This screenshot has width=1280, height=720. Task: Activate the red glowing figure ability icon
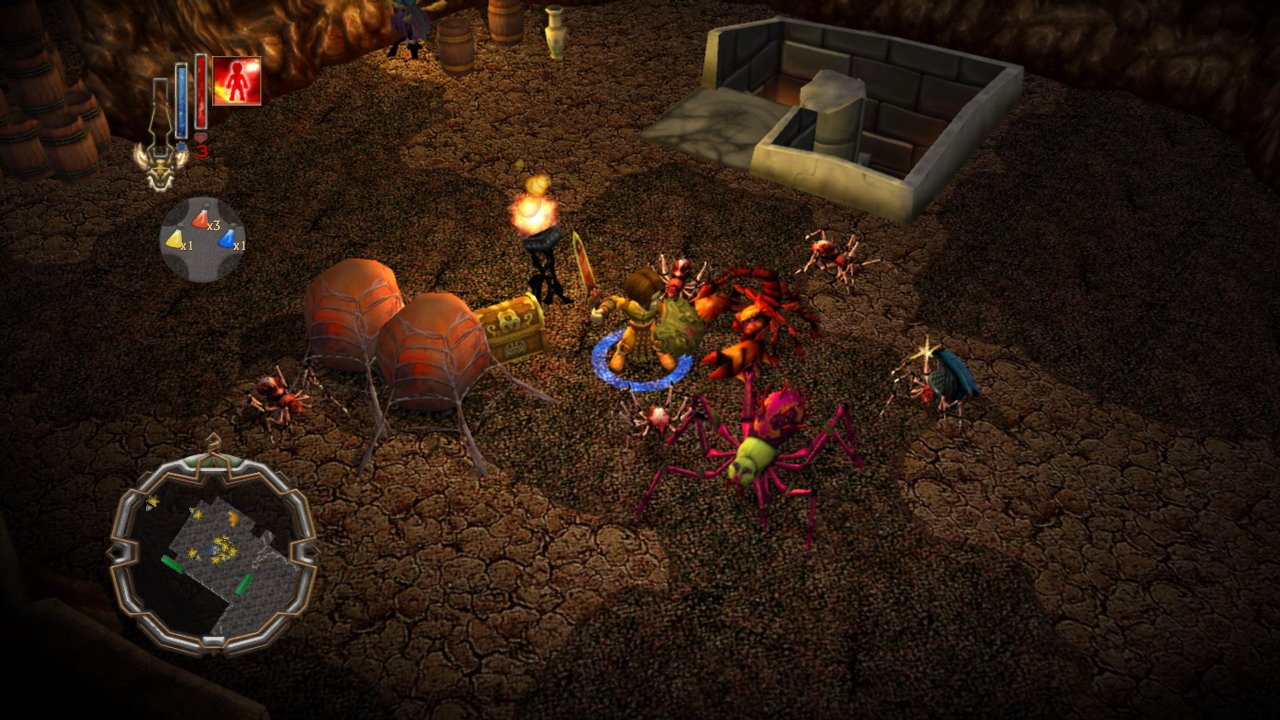tap(237, 81)
